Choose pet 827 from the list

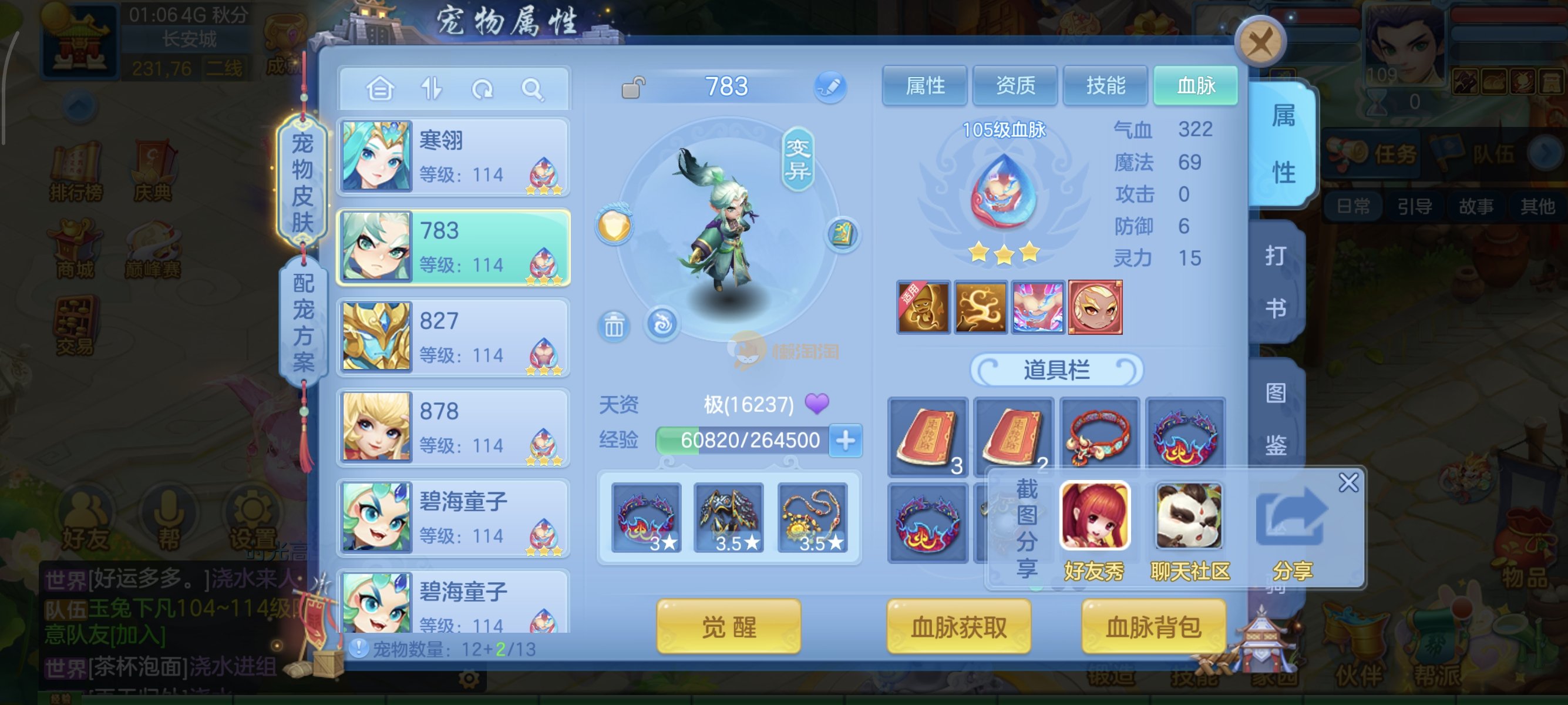(x=453, y=337)
